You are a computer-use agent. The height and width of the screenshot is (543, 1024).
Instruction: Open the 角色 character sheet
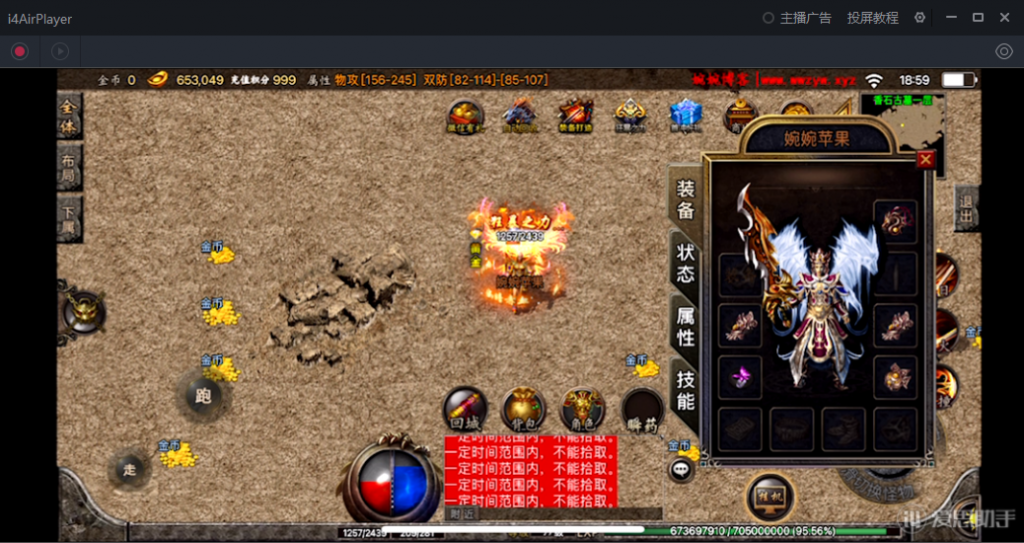point(582,410)
